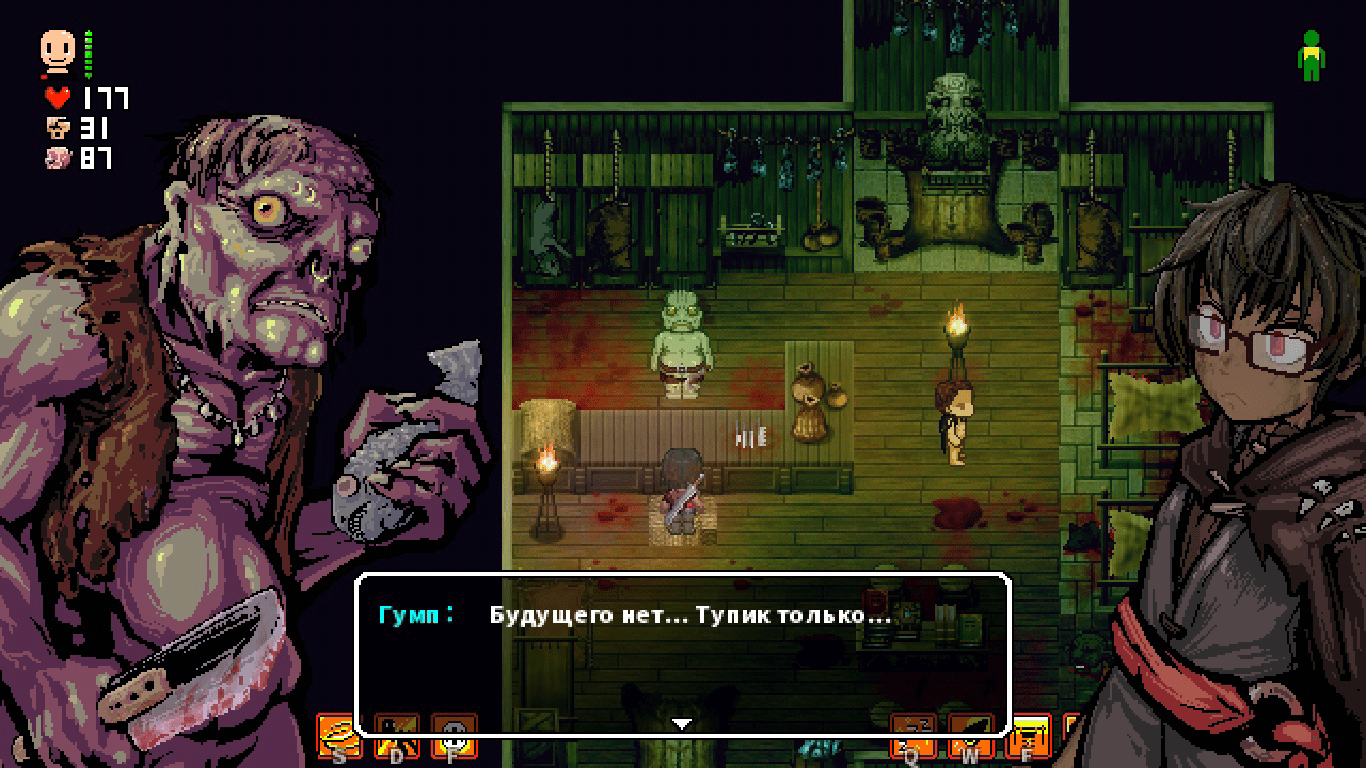Click the brain stat icon showing 87
The height and width of the screenshot is (768, 1366).
click(x=57, y=158)
